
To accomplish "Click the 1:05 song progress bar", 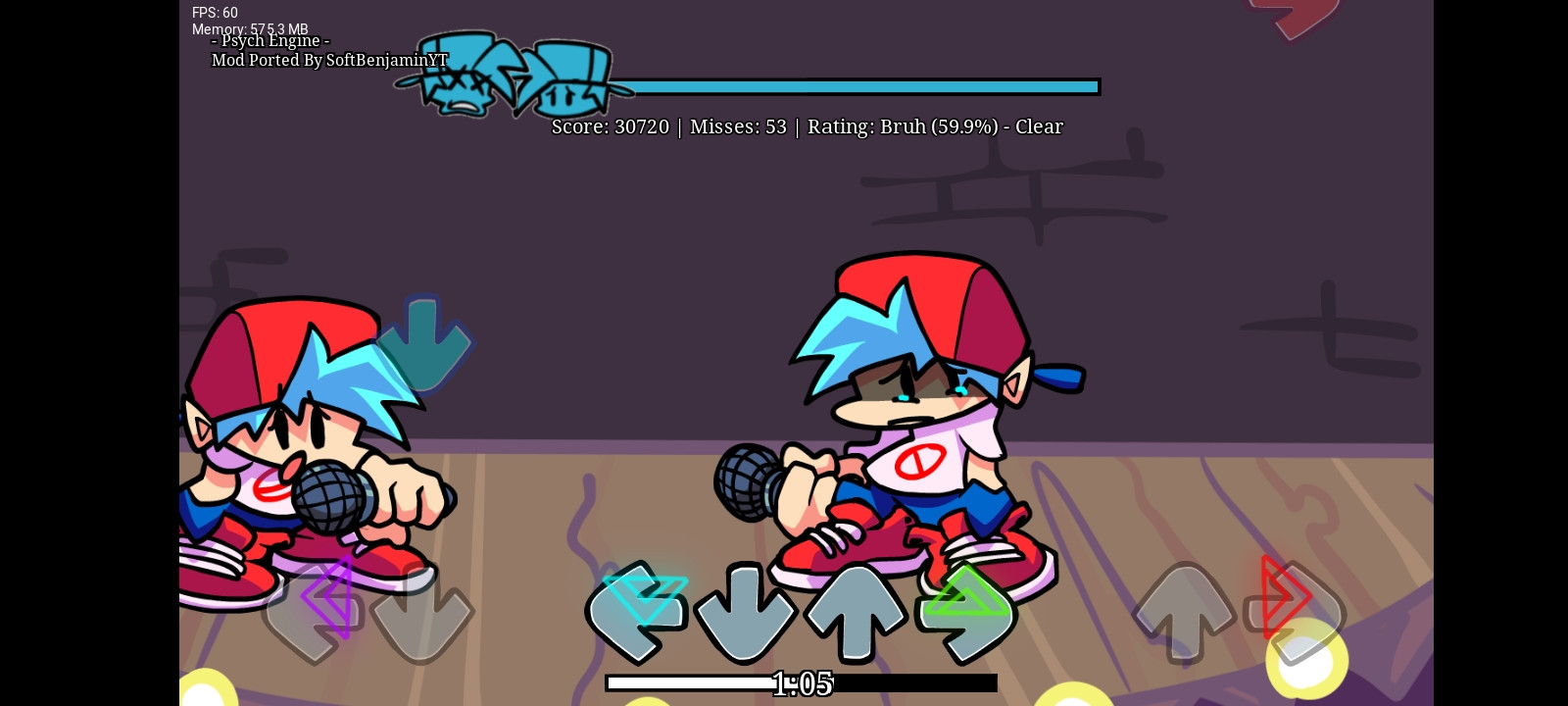I will click(x=802, y=683).
